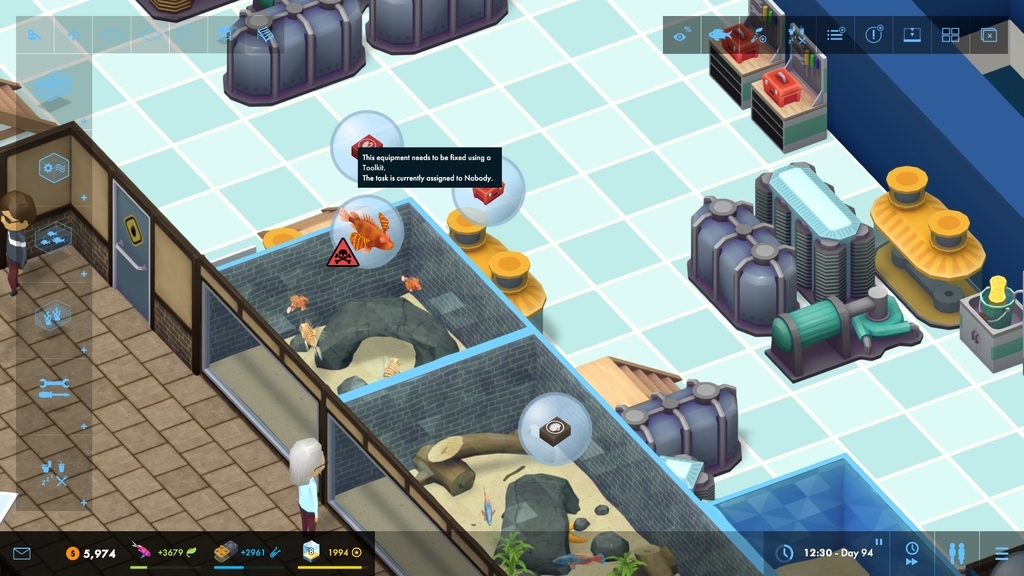Select the fish tank build category
1024x576 pixels.
tap(54, 238)
